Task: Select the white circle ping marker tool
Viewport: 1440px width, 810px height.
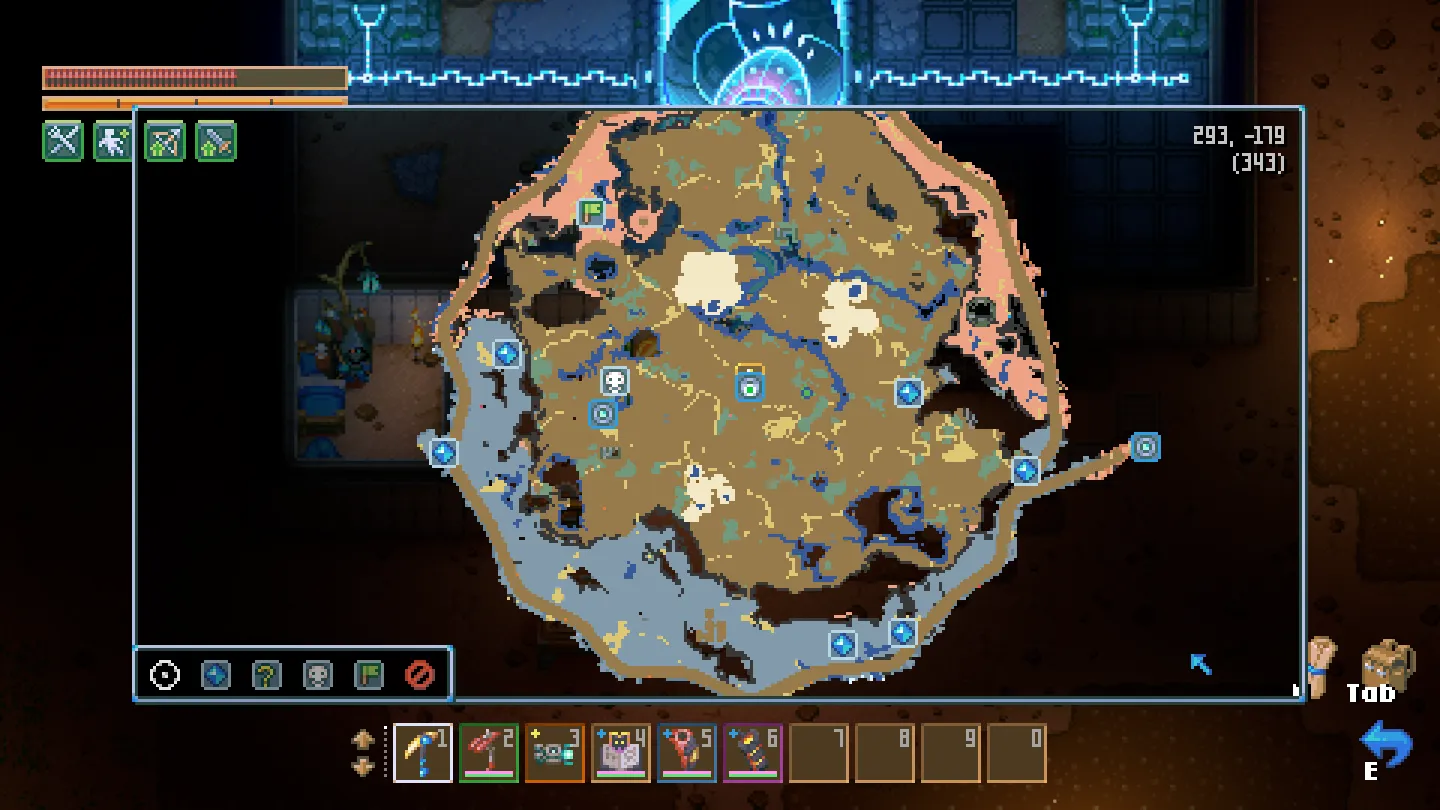Action: [x=165, y=675]
